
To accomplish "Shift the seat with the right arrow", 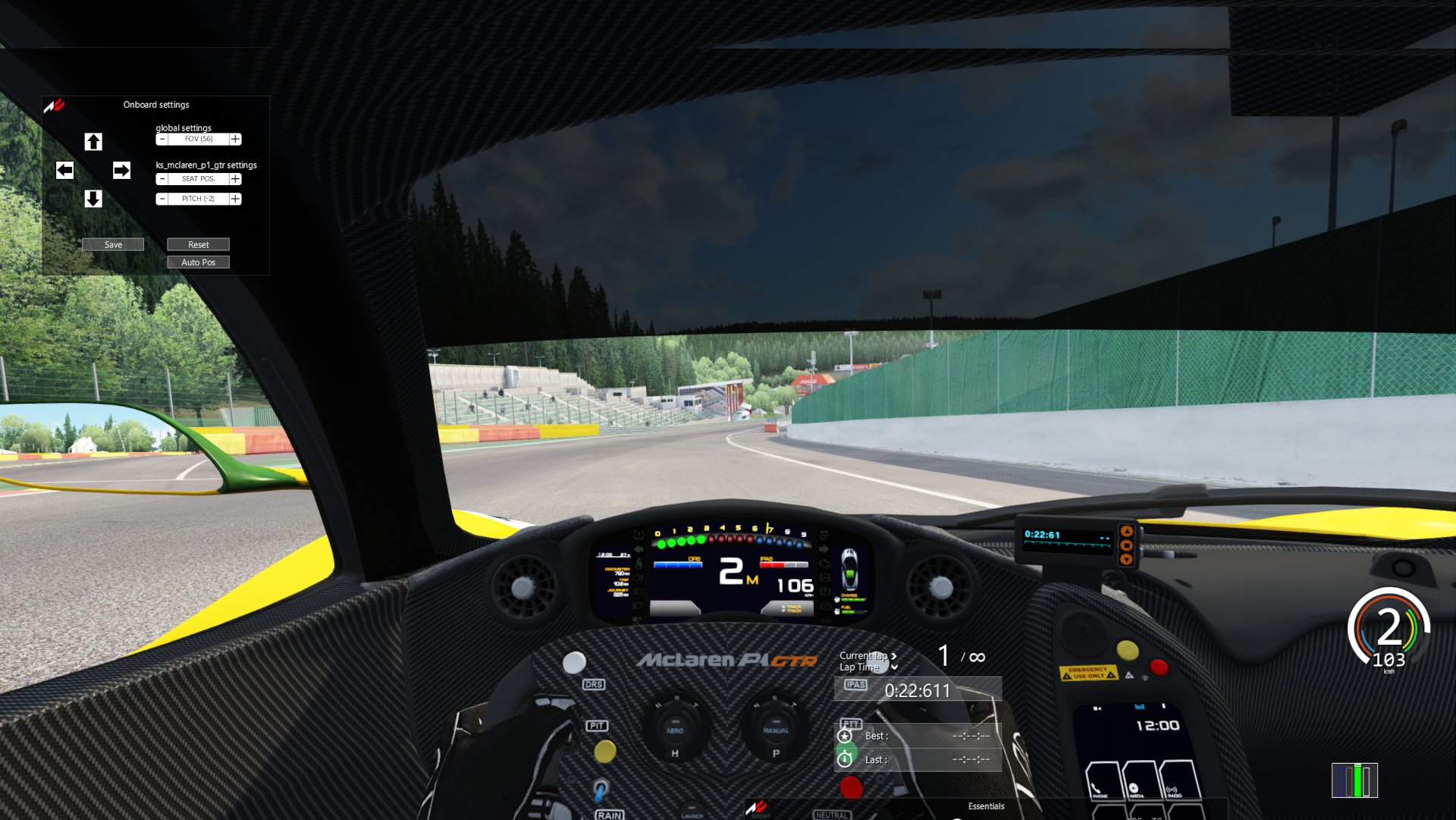I will 121,171.
